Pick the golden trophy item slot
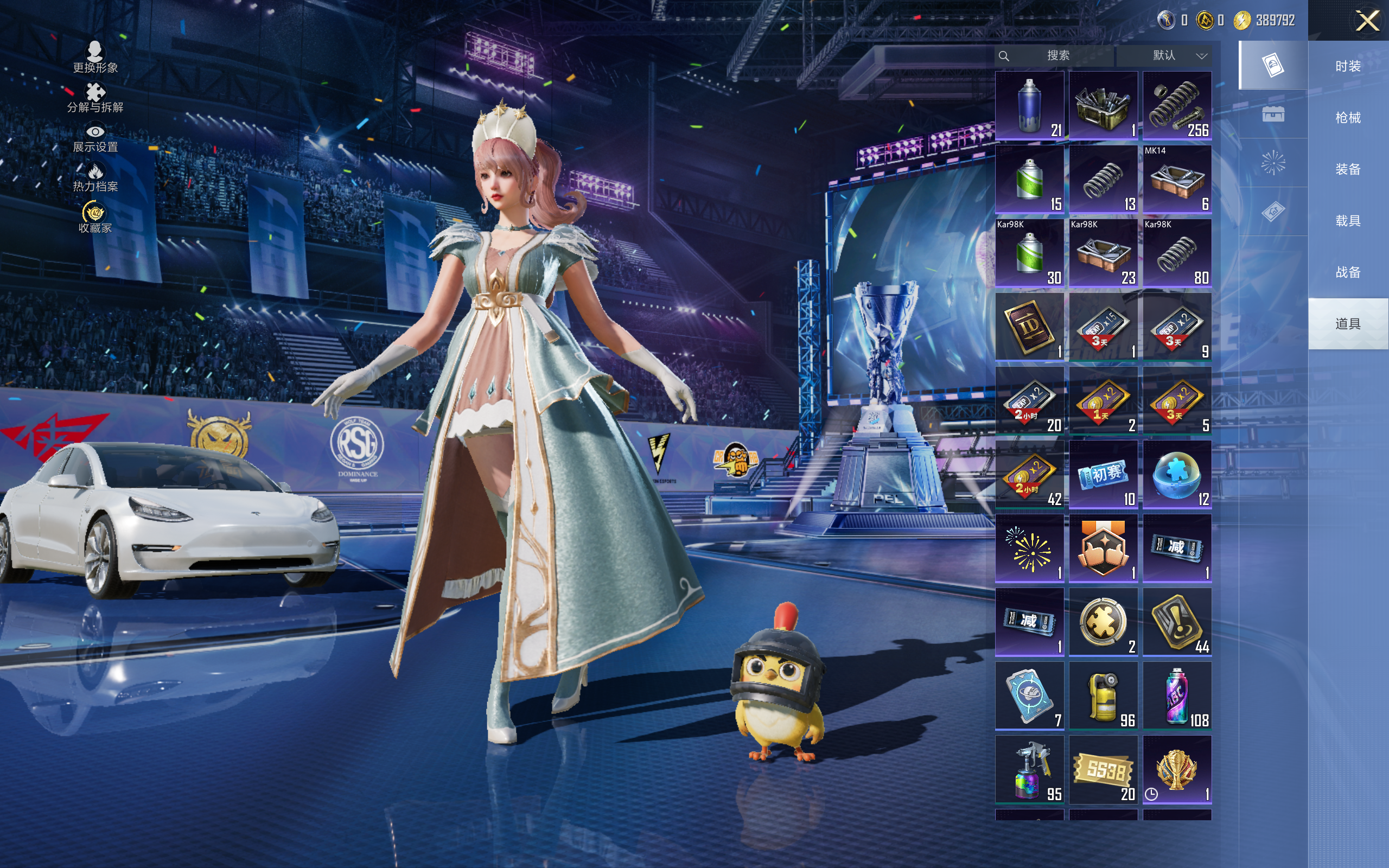Viewport: 1389px width, 868px height. [1177, 769]
